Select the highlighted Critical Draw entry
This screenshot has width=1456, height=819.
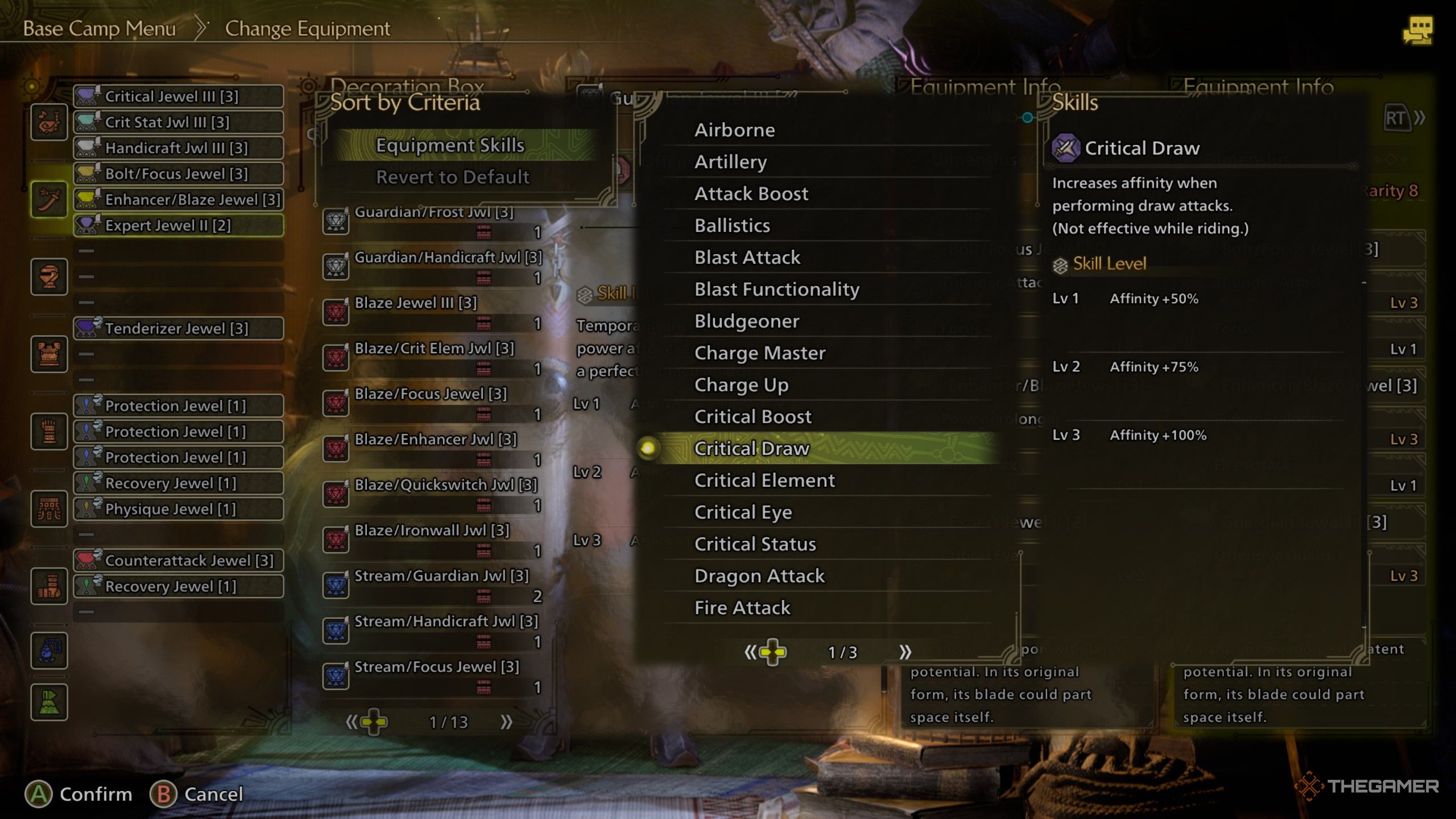pos(751,449)
